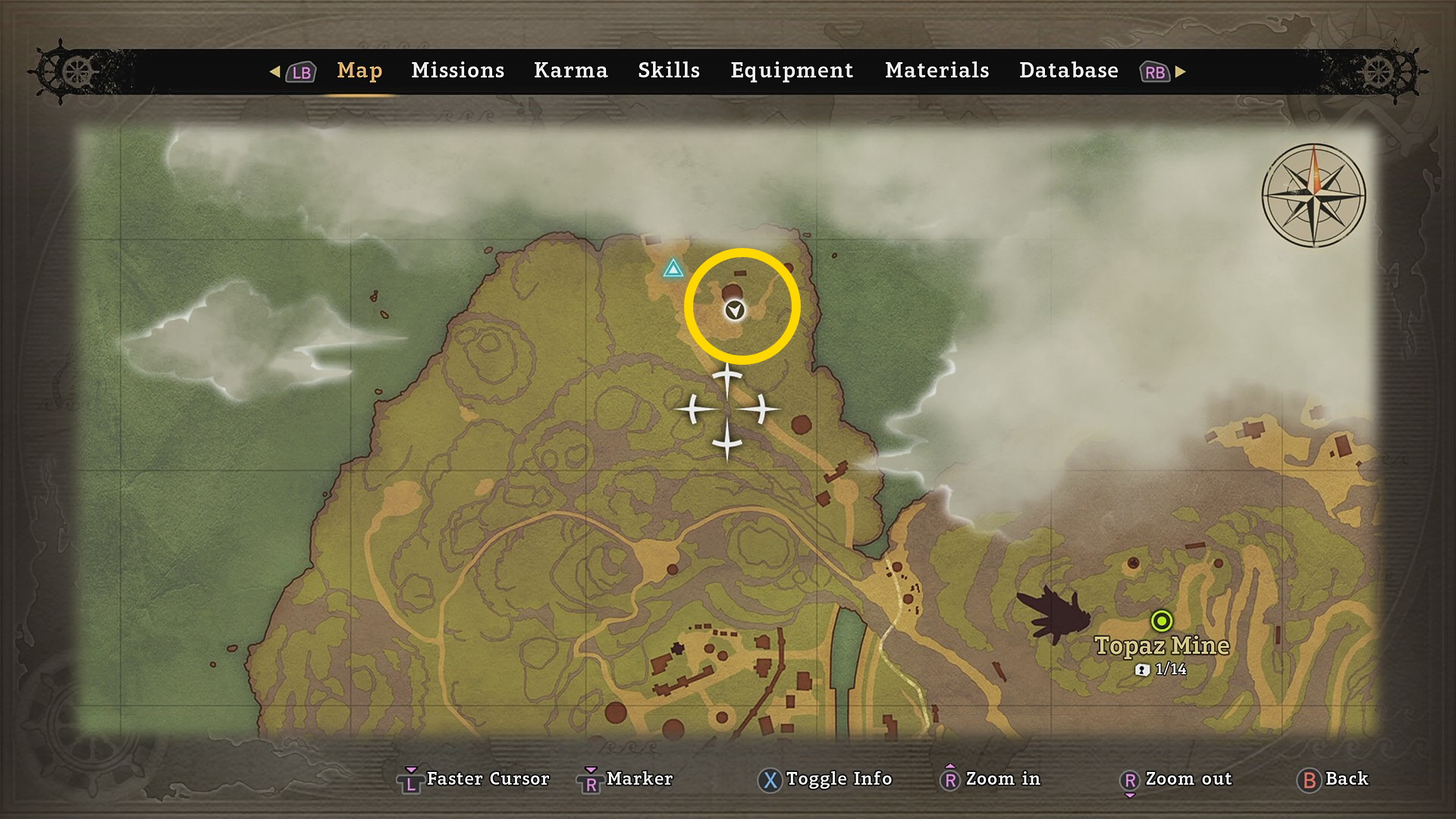Switch to the Map tab
Image resolution: width=1456 pixels, height=819 pixels.
359,71
